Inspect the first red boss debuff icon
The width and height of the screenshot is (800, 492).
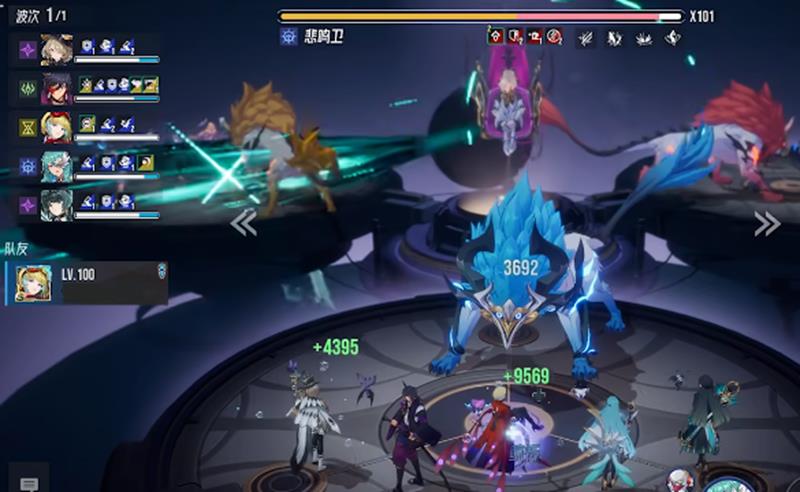tap(496, 37)
